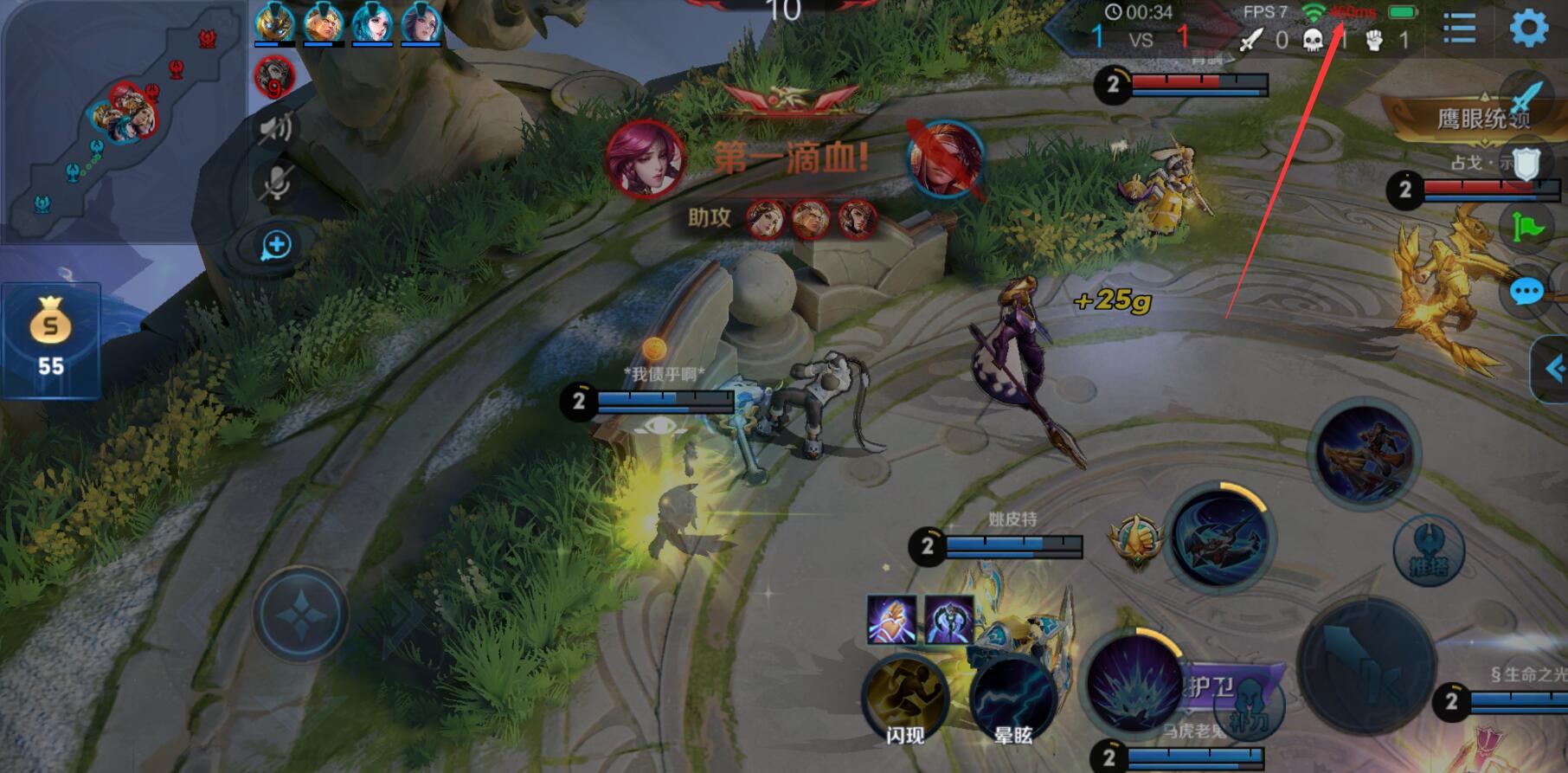Open the settings gear menu

coord(1528,29)
